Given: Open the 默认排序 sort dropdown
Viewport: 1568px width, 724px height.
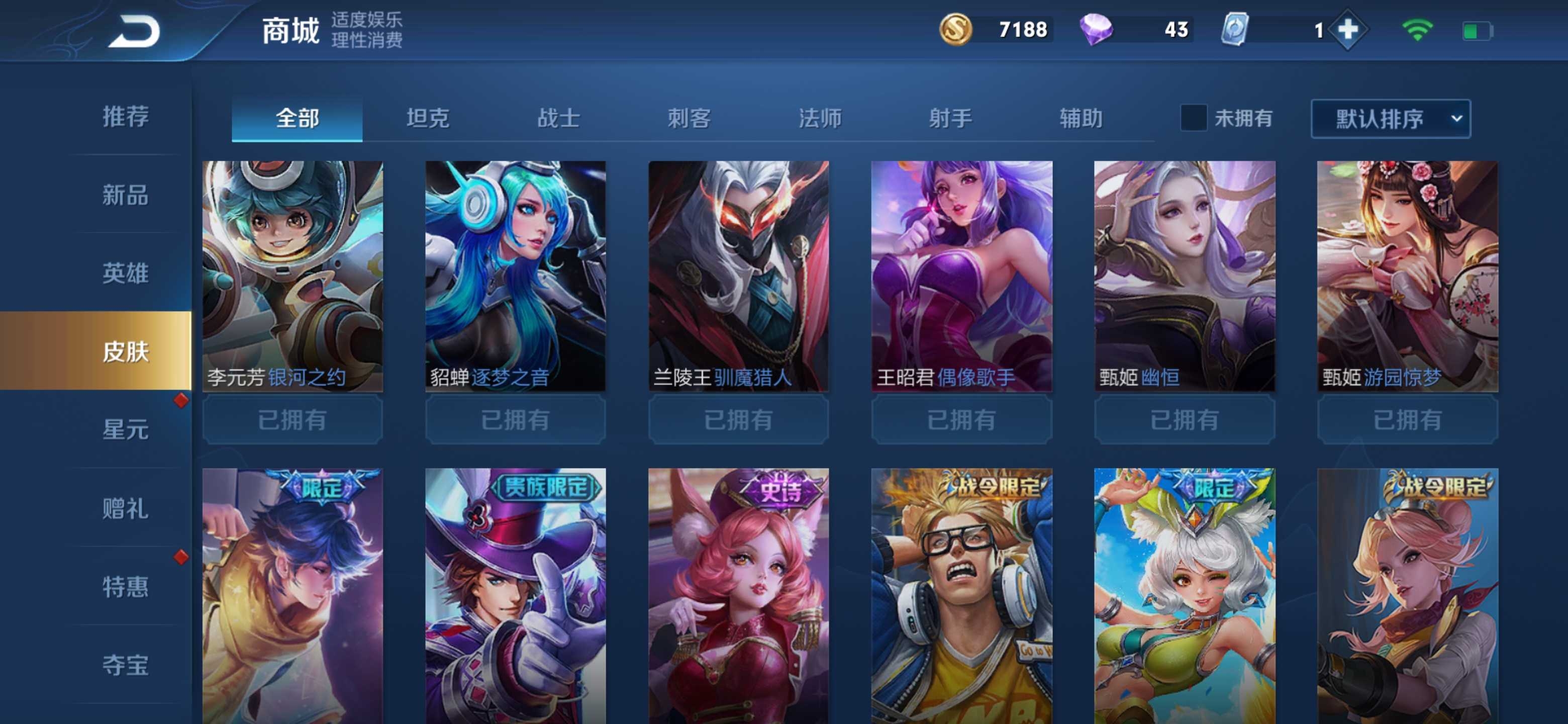Looking at the screenshot, I should coord(1390,119).
